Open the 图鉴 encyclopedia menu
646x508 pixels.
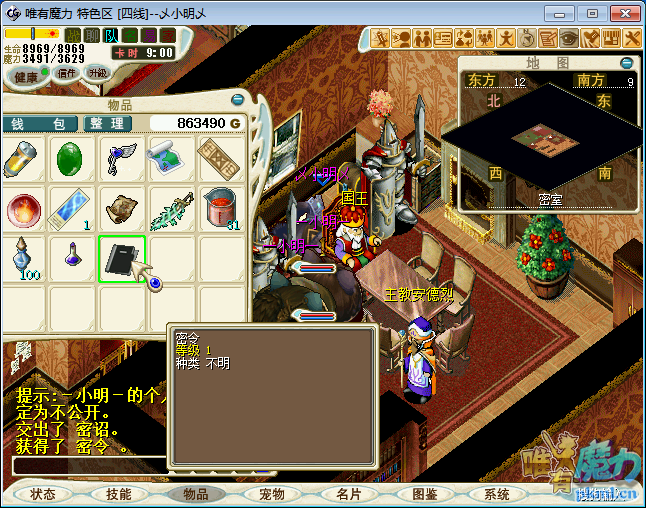424,494
